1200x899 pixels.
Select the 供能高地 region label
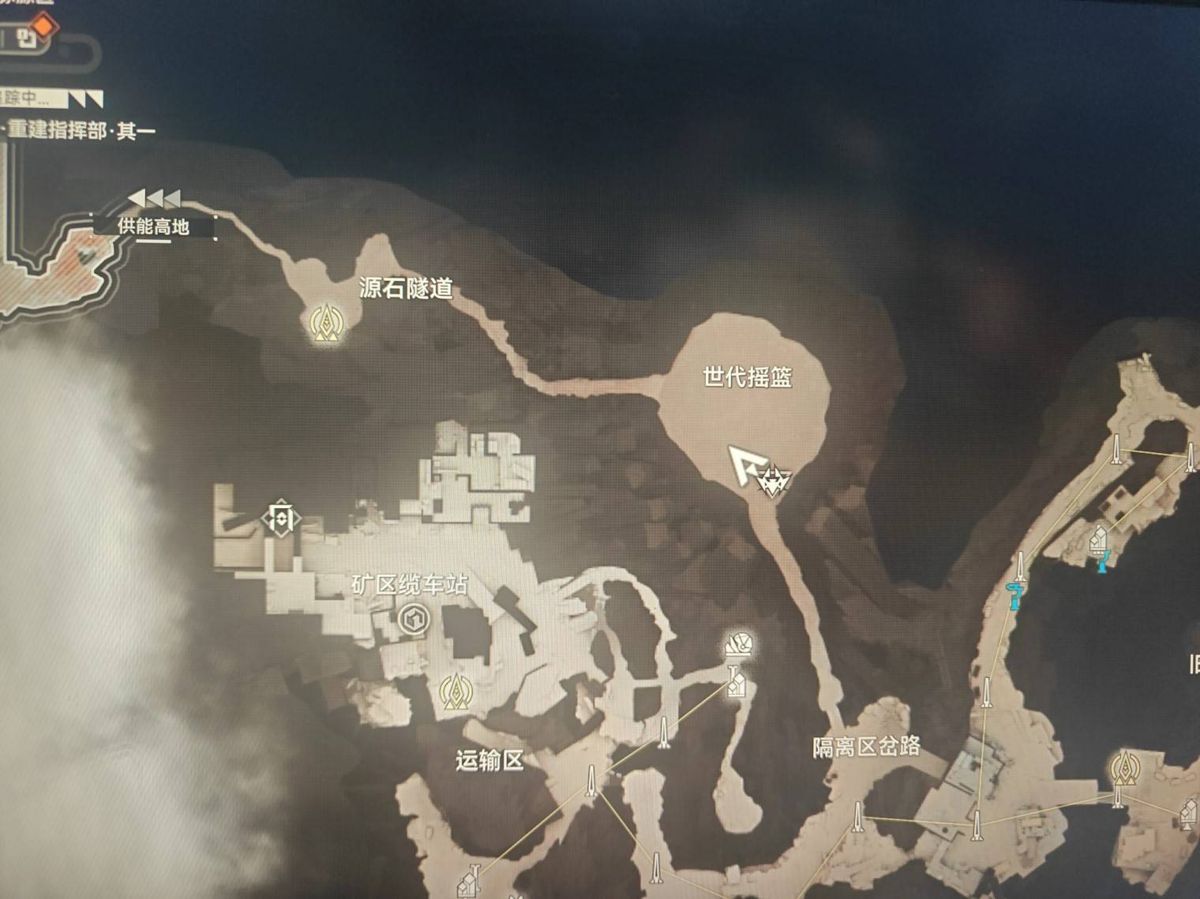click(x=153, y=226)
